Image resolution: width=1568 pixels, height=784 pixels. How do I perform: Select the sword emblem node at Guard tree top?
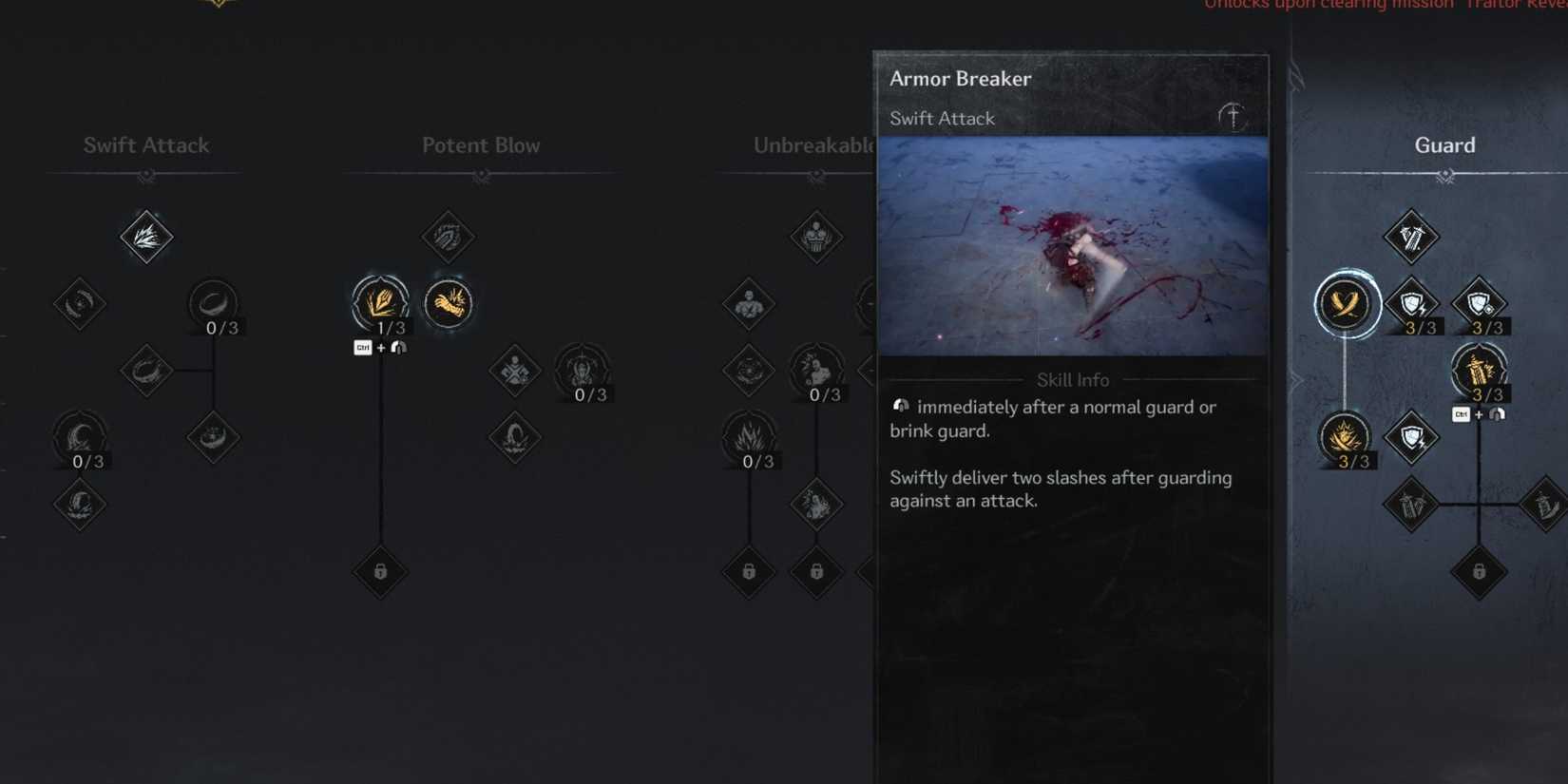[x=1412, y=238]
